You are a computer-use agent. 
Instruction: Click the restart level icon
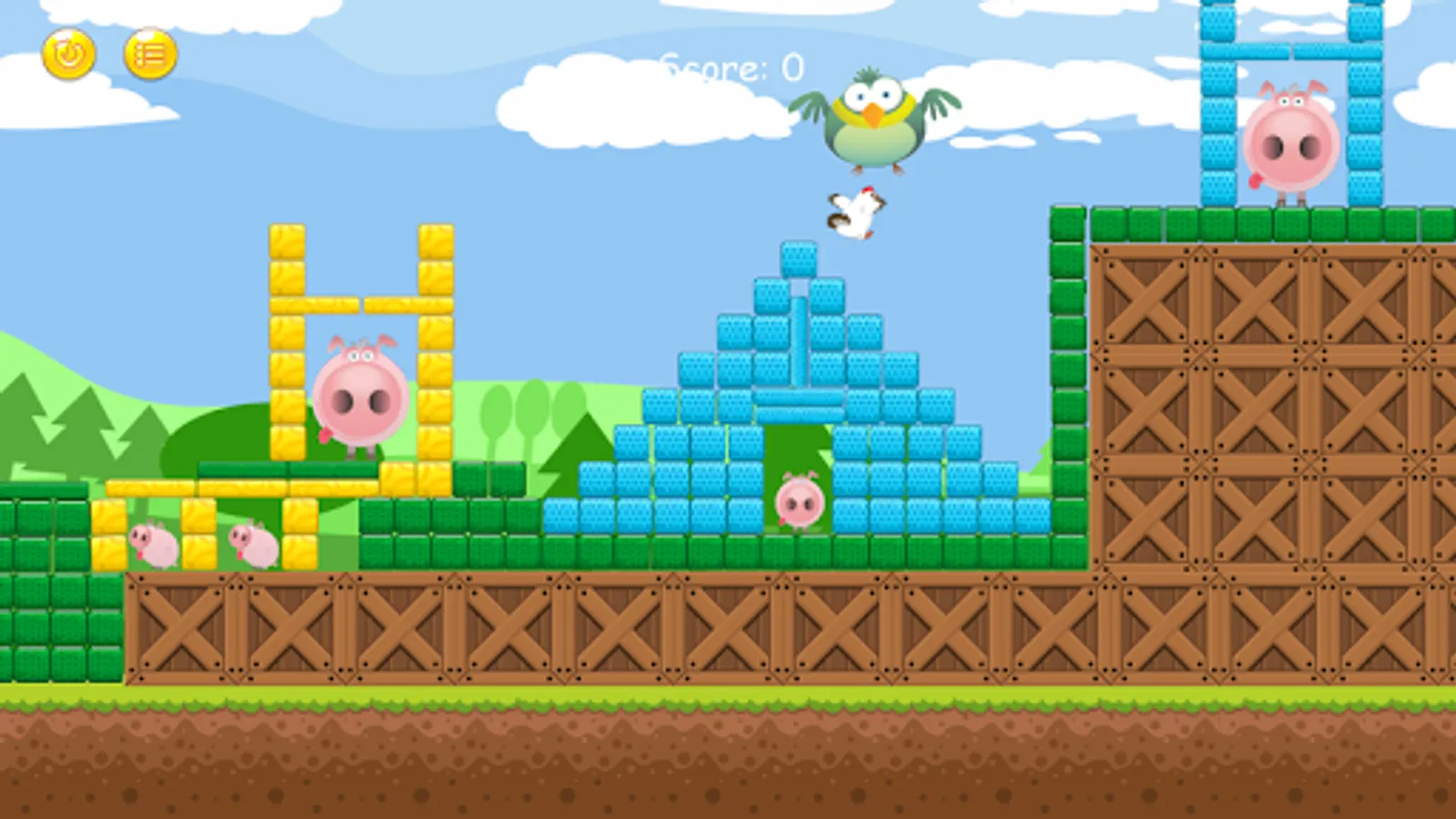coord(71,55)
